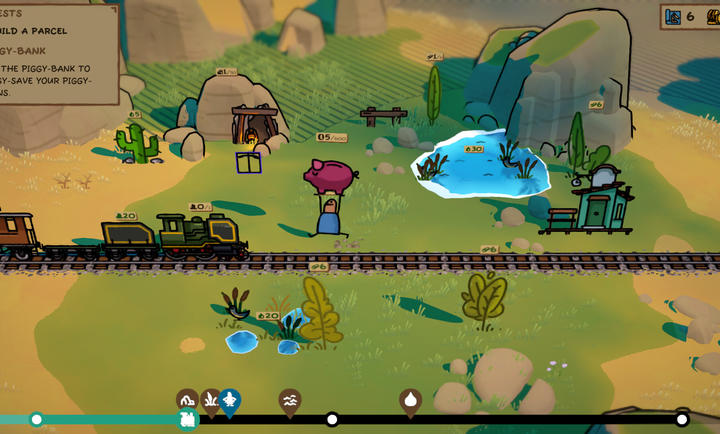Viewport: 720px width, 434px height.
Task: Select the plant sprout timeline marker
Action: tap(211, 400)
